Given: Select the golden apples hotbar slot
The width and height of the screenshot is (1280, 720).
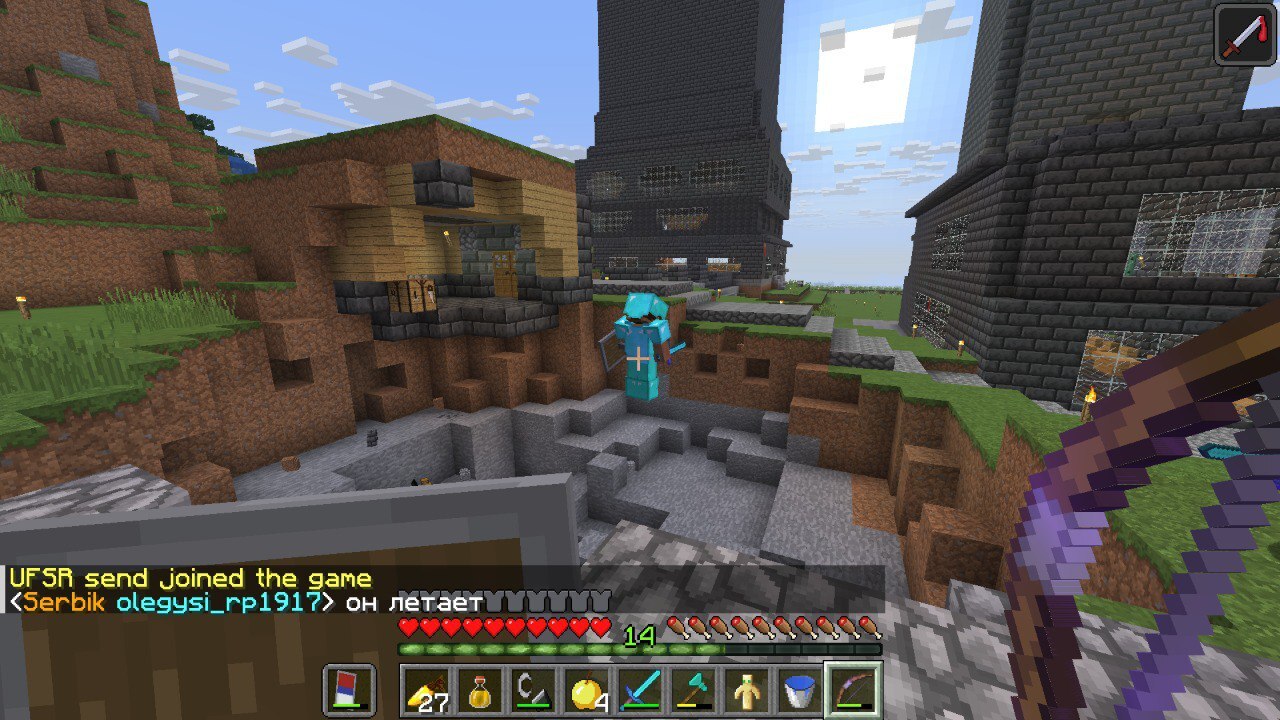Looking at the screenshot, I should [588, 691].
